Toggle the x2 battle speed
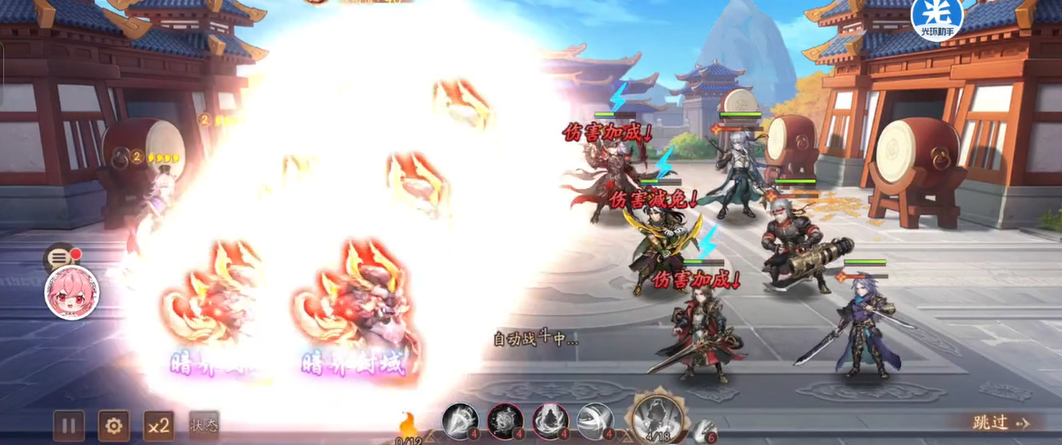This screenshot has width=1062, height=445. click(x=158, y=426)
